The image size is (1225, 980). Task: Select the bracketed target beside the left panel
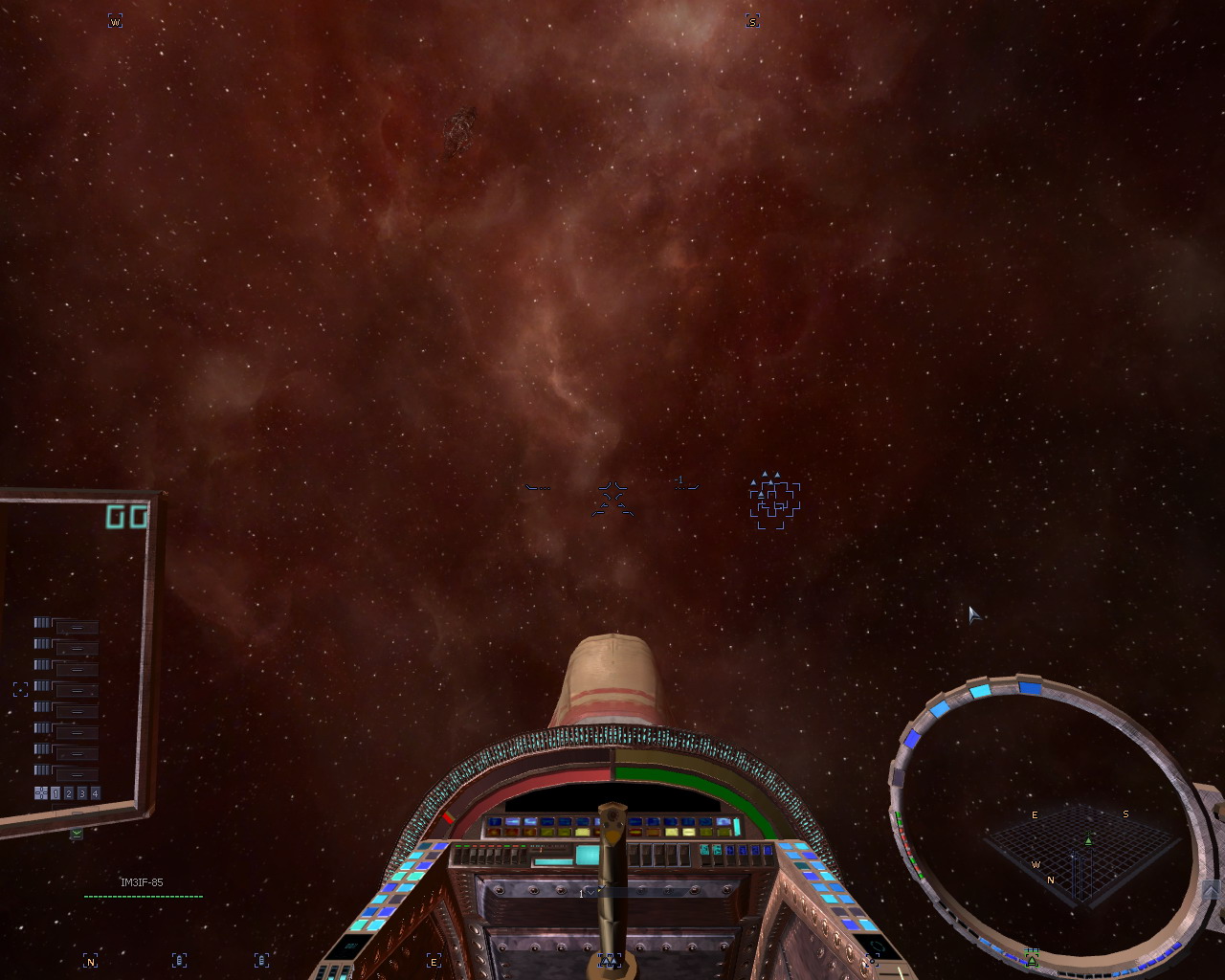pos(21,689)
